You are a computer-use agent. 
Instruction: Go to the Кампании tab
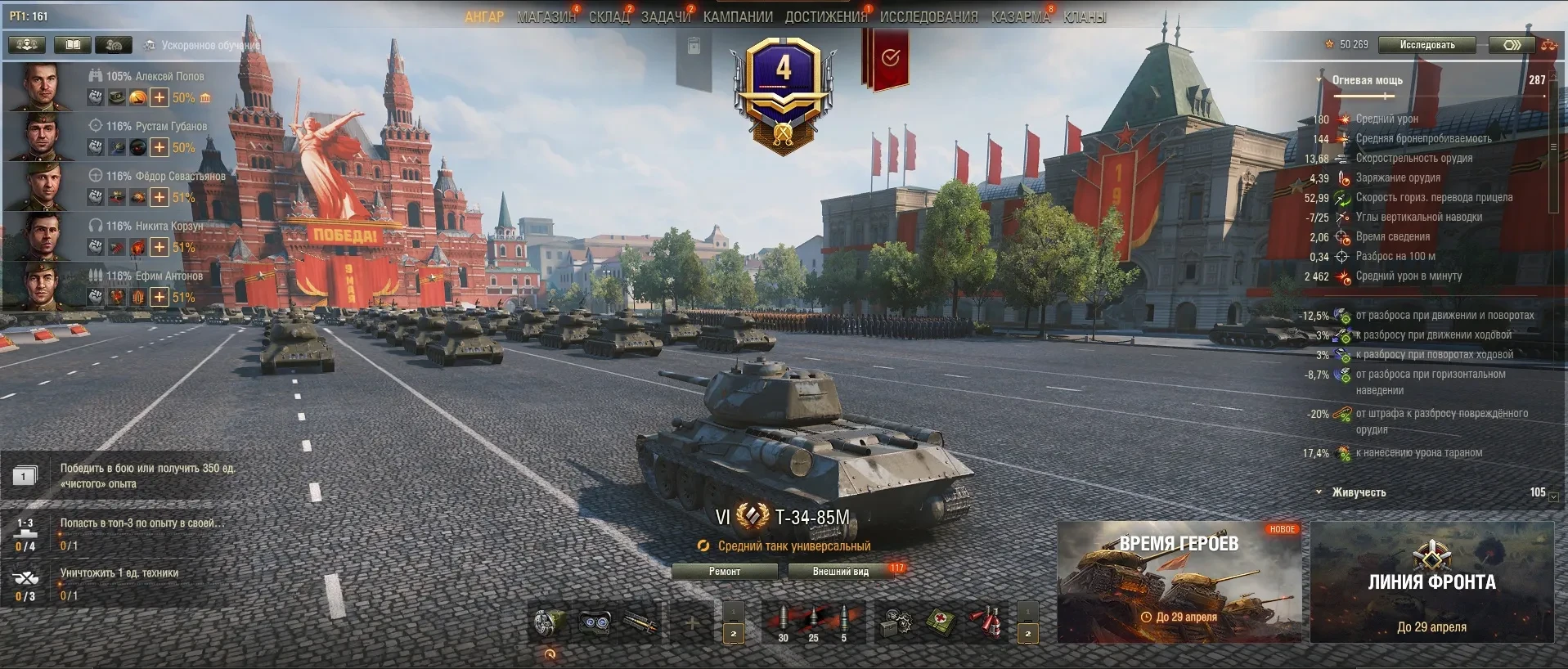click(x=738, y=17)
